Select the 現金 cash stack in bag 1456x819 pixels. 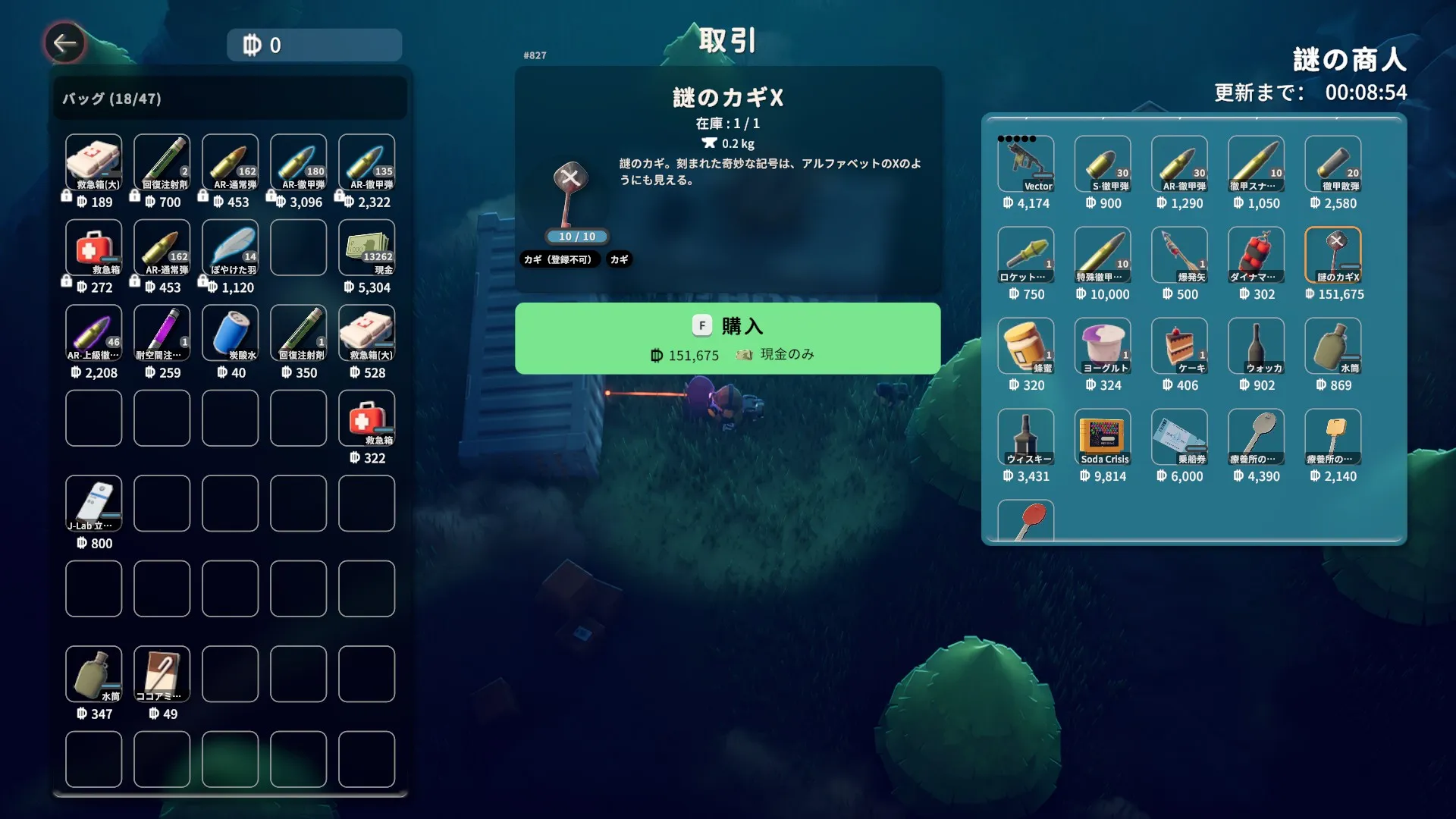[366, 247]
